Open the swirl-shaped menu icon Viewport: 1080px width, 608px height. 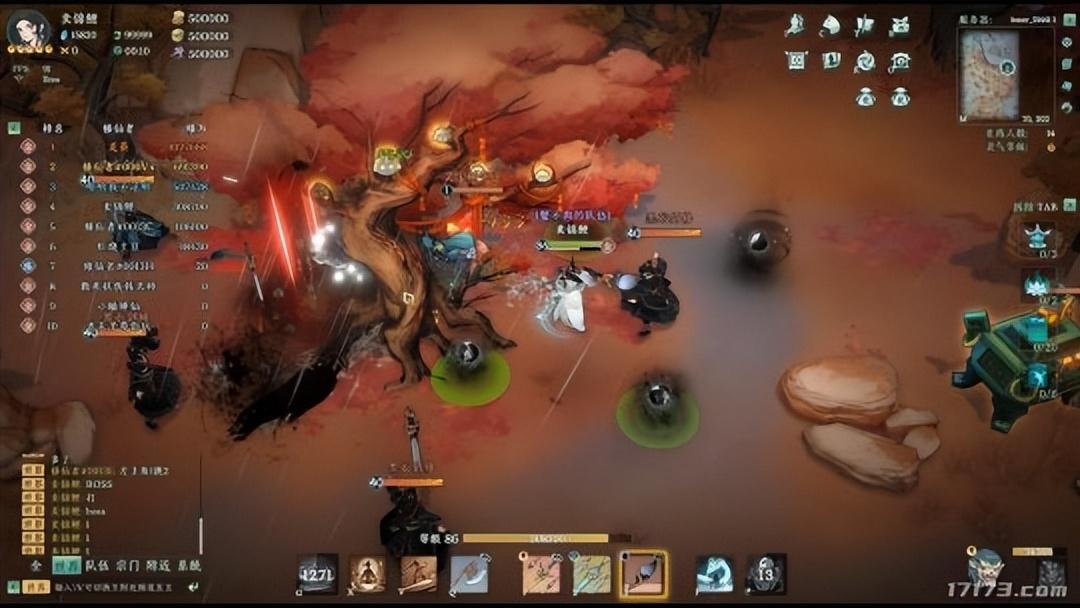click(865, 61)
